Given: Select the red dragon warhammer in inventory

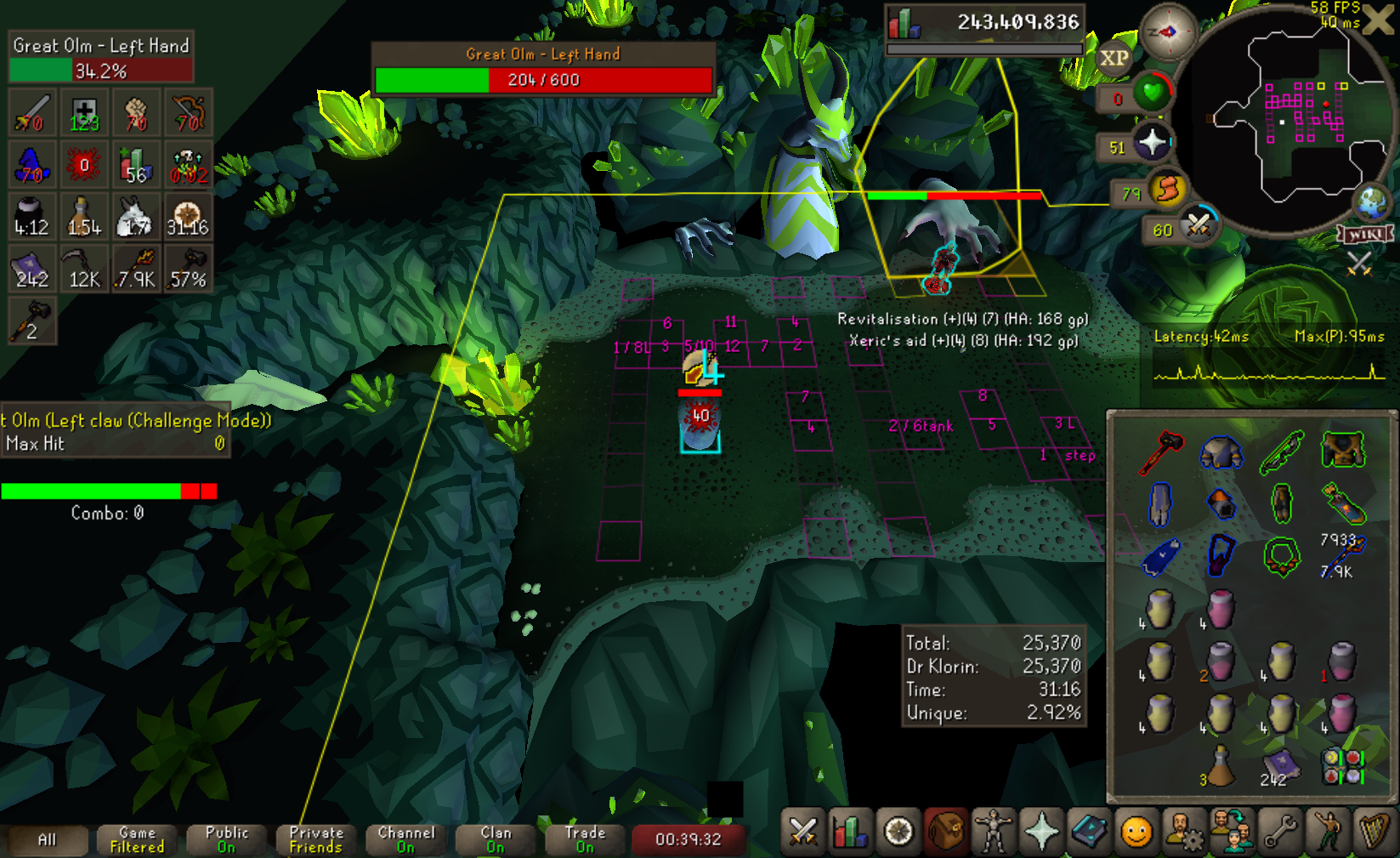Looking at the screenshot, I should (1160, 452).
